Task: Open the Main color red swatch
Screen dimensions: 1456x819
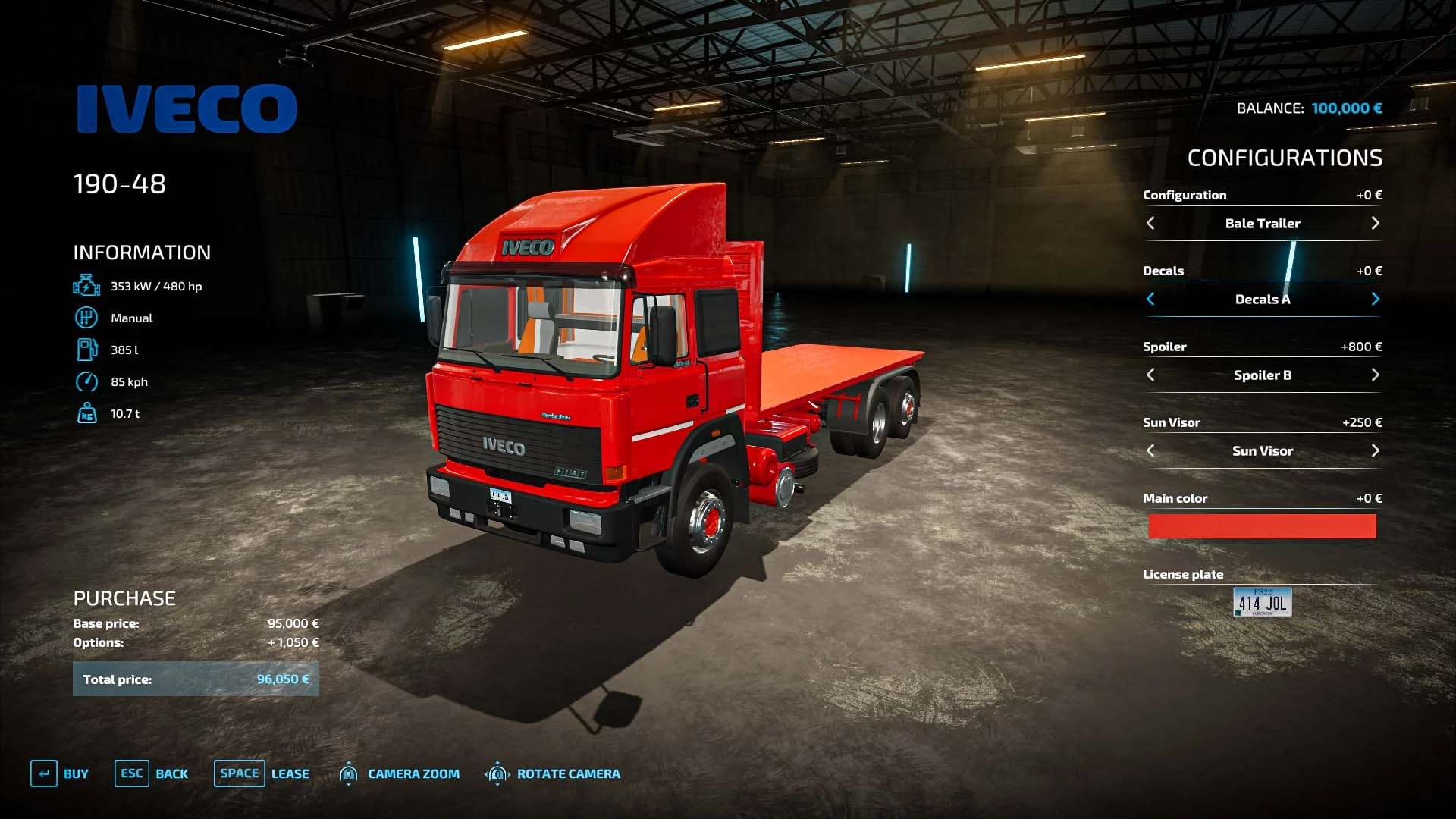Action: click(1262, 526)
